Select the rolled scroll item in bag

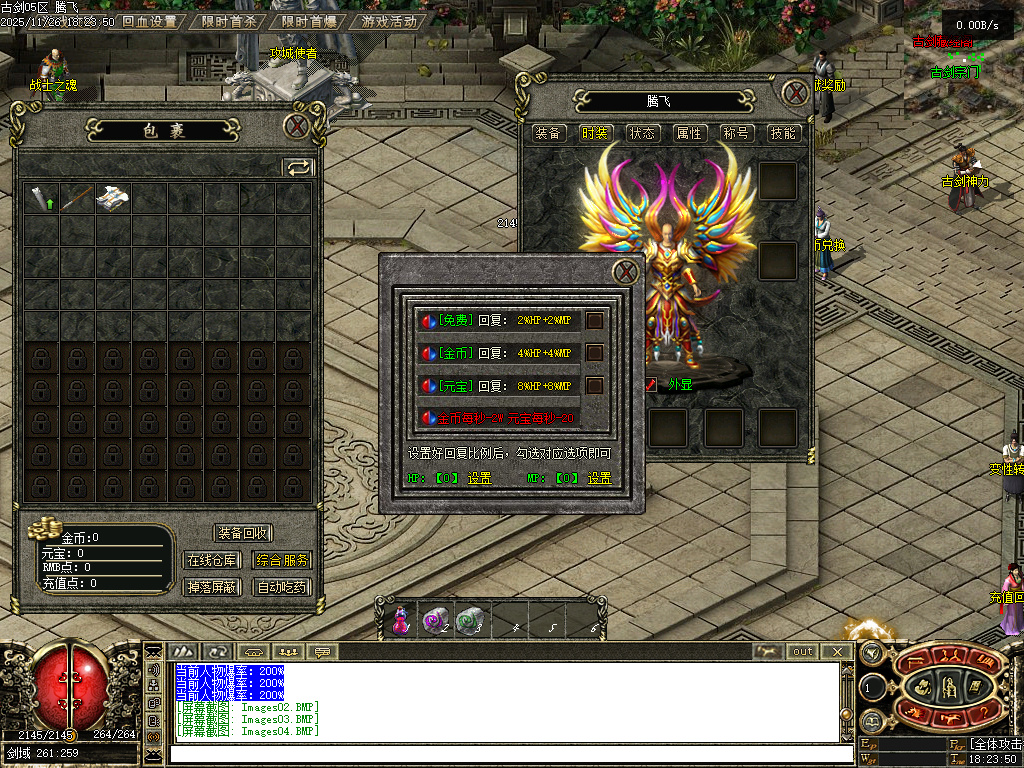[x=113, y=197]
